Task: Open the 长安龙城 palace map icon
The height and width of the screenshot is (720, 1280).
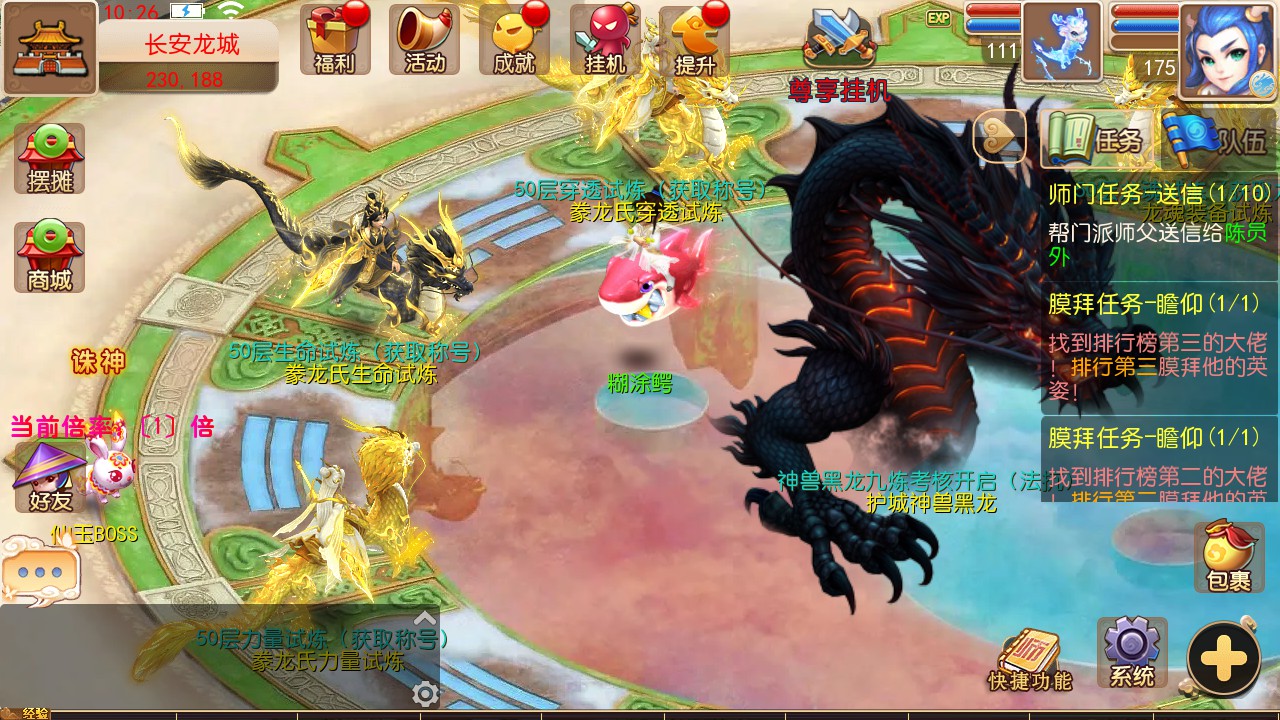Action: click(x=49, y=47)
